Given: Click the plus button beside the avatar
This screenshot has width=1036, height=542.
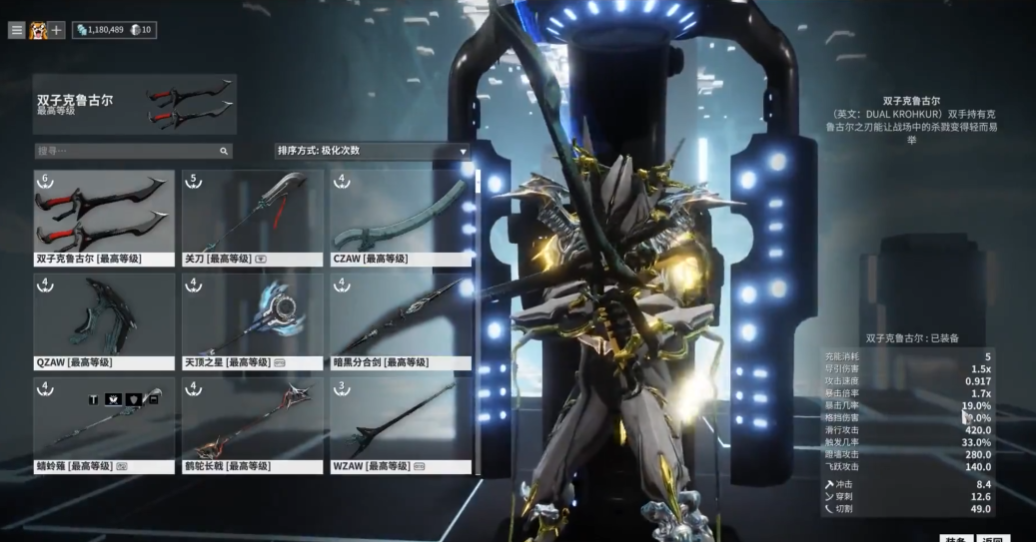Looking at the screenshot, I should pyautogui.click(x=57, y=30).
